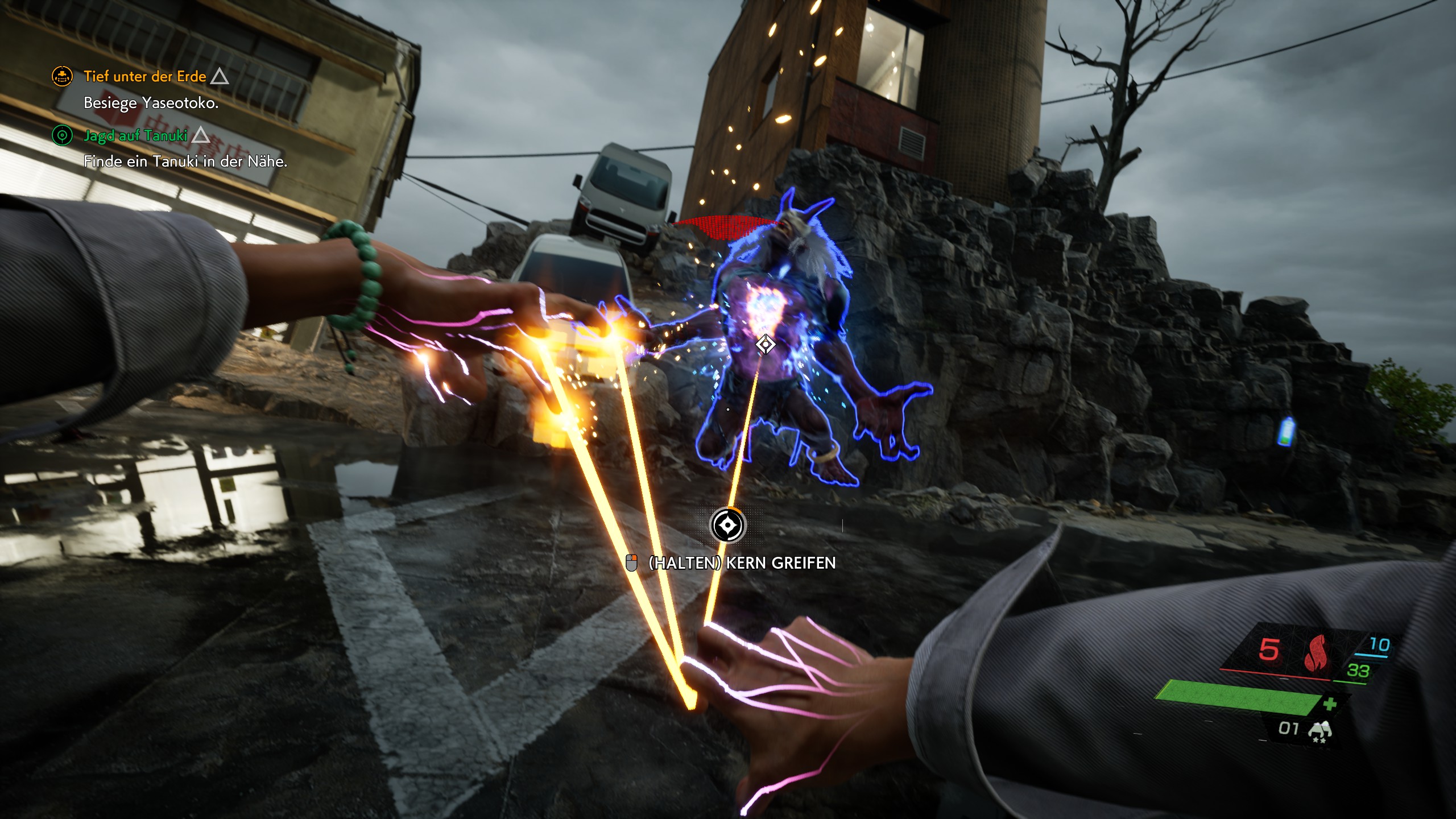This screenshot has width=1456, height=819.
Task: Select the red fire weaving element icon
Action: click(1315, 653)
